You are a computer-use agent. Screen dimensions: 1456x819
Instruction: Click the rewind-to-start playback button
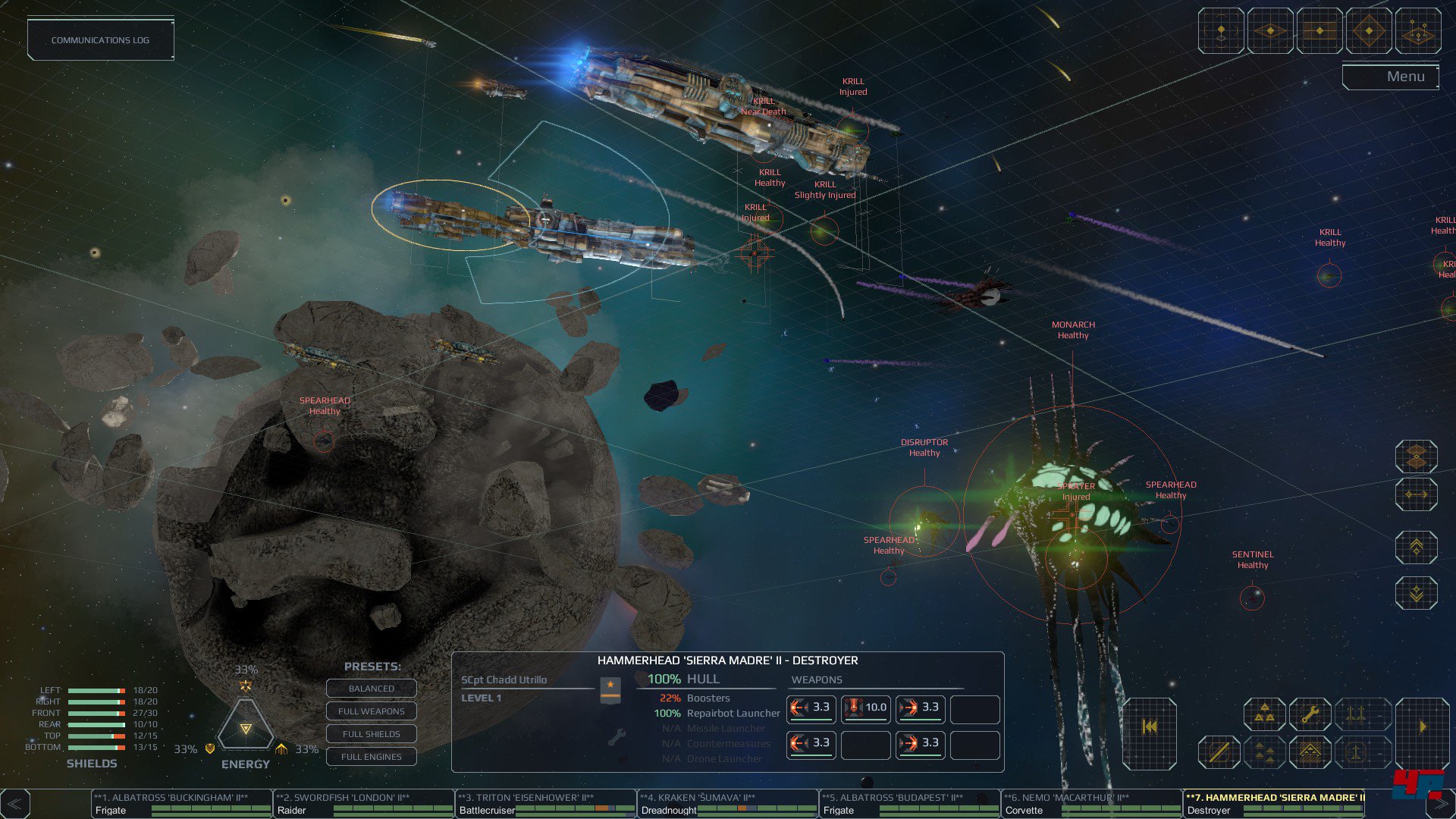pyautogui.click(x=1150, y=727)
